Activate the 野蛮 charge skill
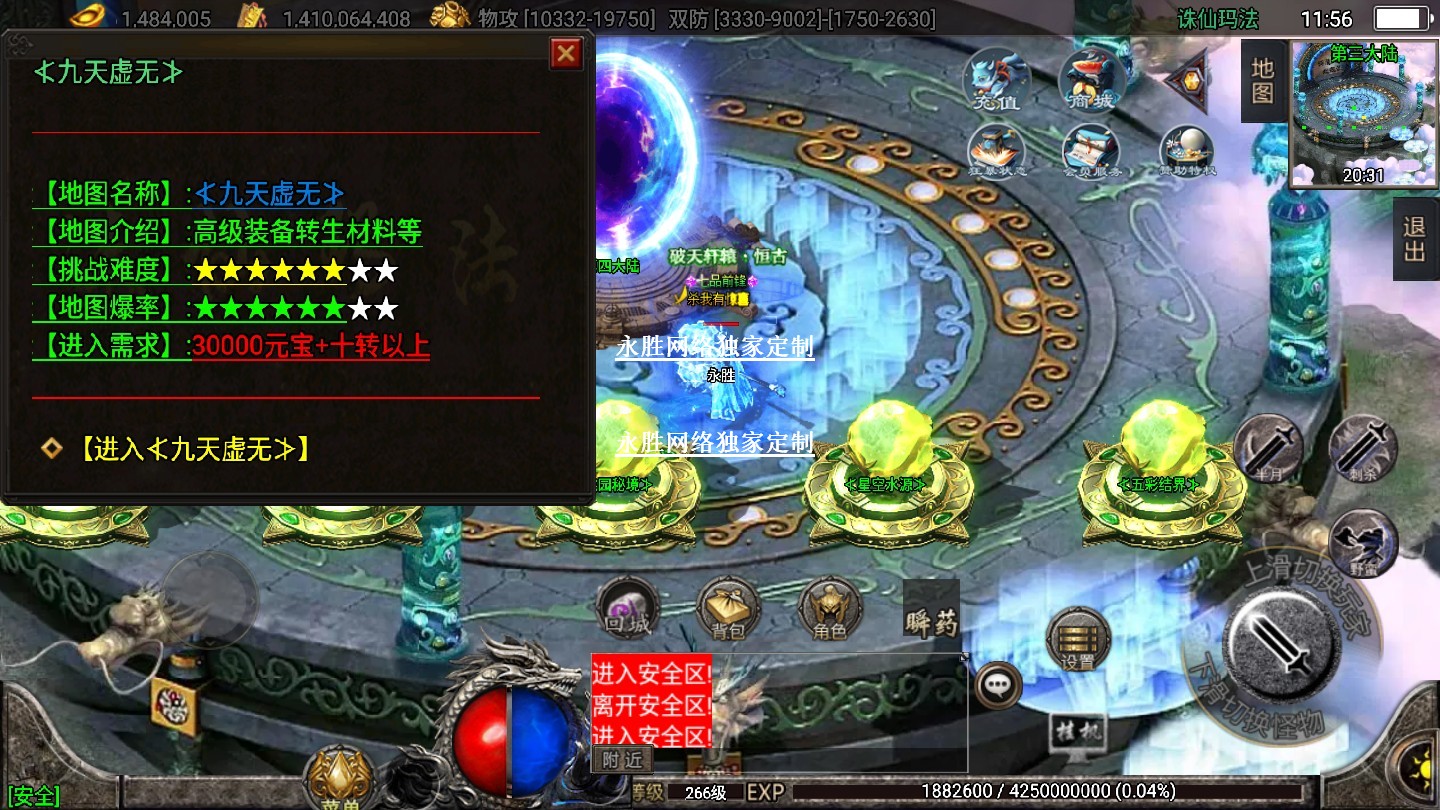1440x810 pixels. point(1363,543)
